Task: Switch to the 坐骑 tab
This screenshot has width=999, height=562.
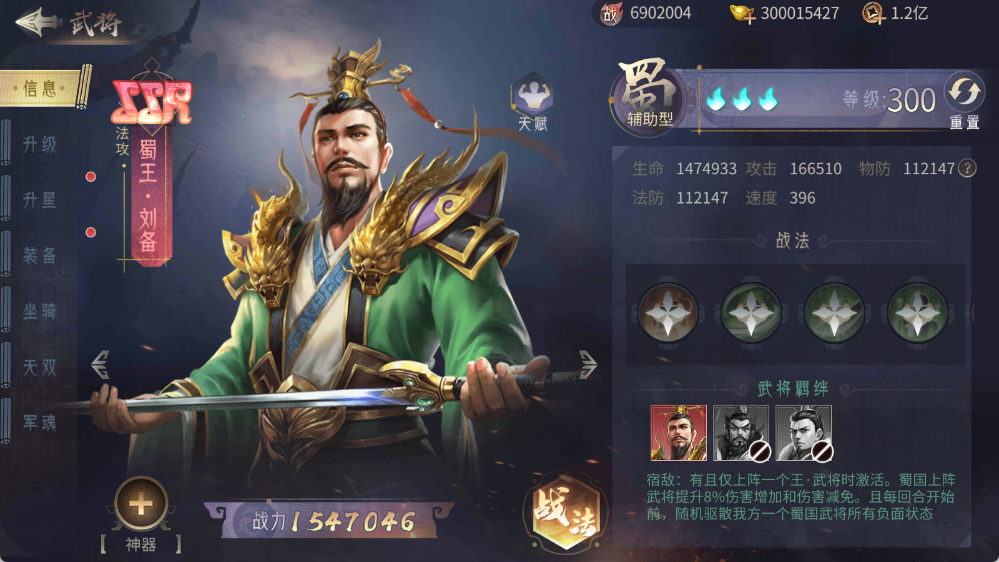Action: (x=40, y=312)
